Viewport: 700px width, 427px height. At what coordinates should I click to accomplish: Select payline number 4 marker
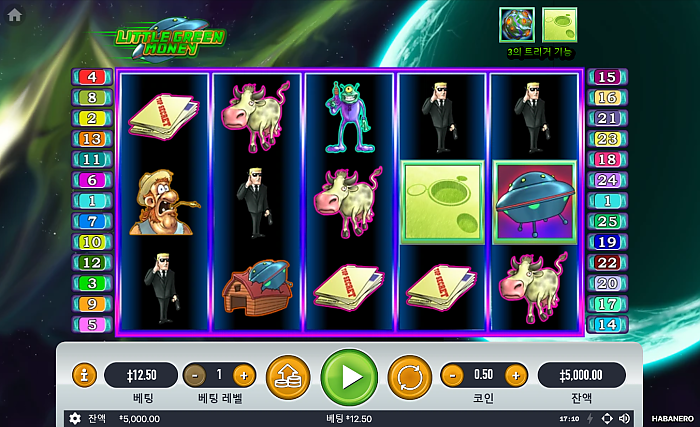coord(92,77)
